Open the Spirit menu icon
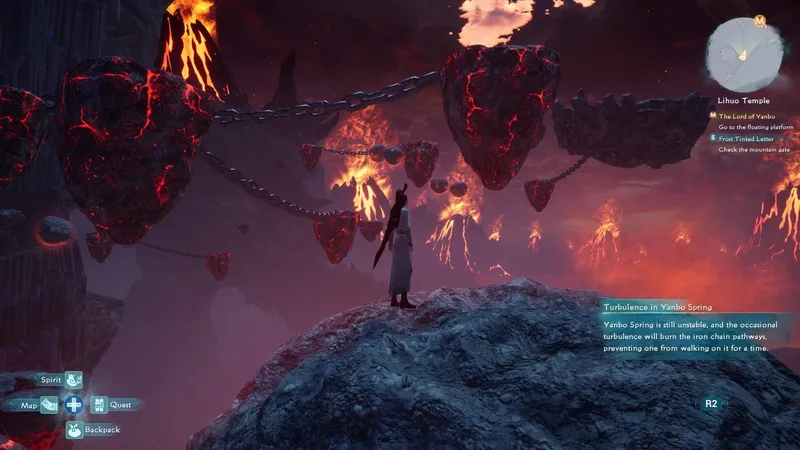 pyautogui.click(x=74, y=380)
